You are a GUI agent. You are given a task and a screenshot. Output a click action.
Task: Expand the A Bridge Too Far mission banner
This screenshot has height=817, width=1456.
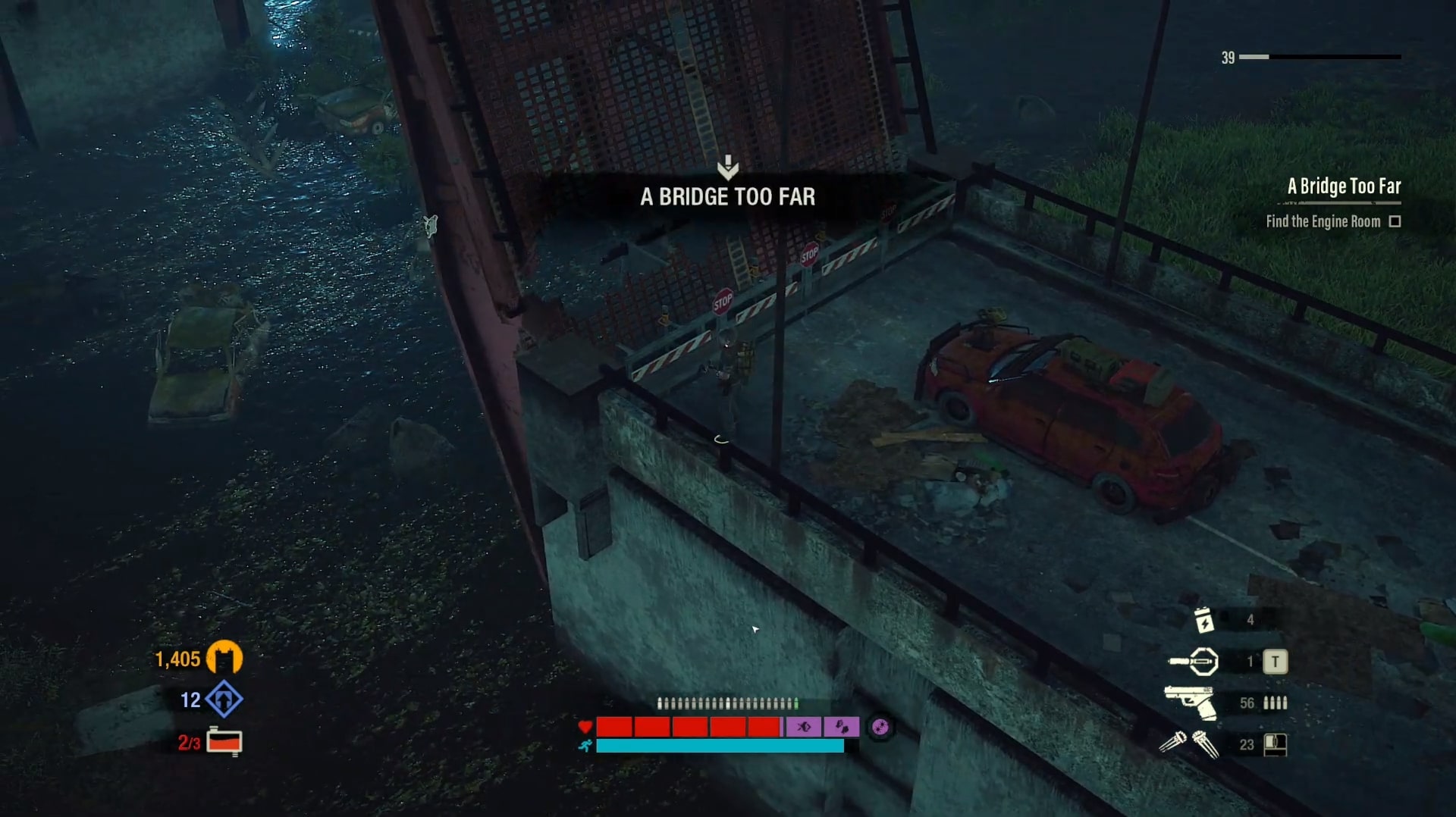[x=726, y=197]
